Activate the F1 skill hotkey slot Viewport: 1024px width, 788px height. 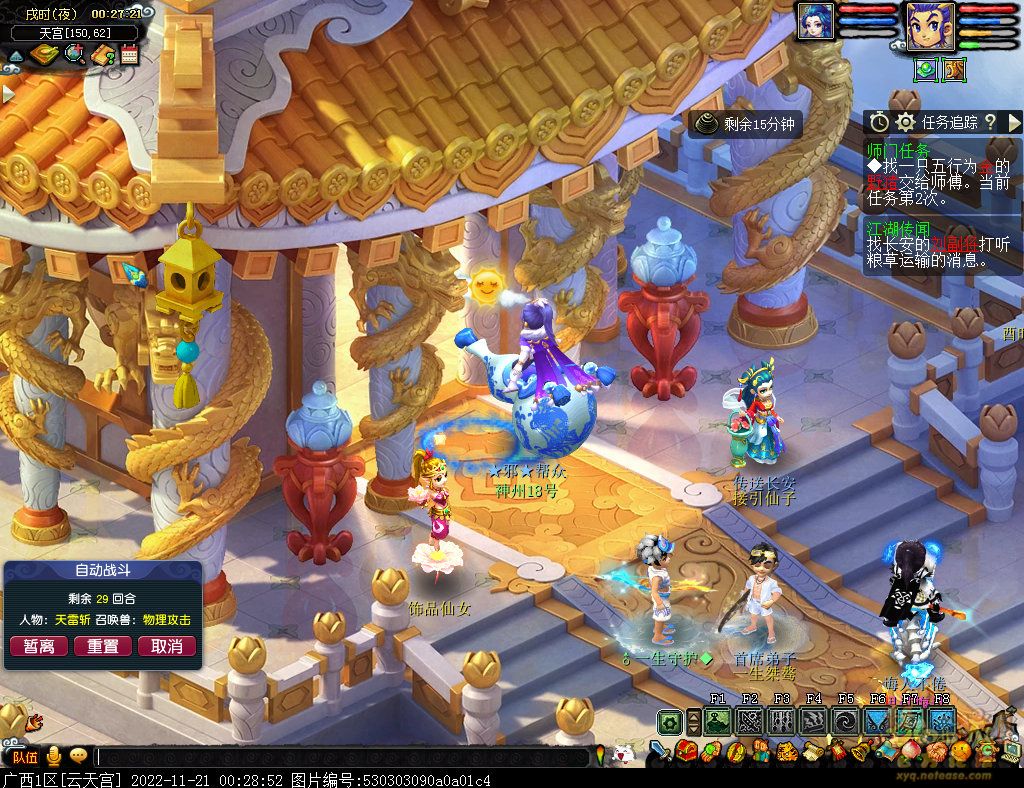(717, 720)
